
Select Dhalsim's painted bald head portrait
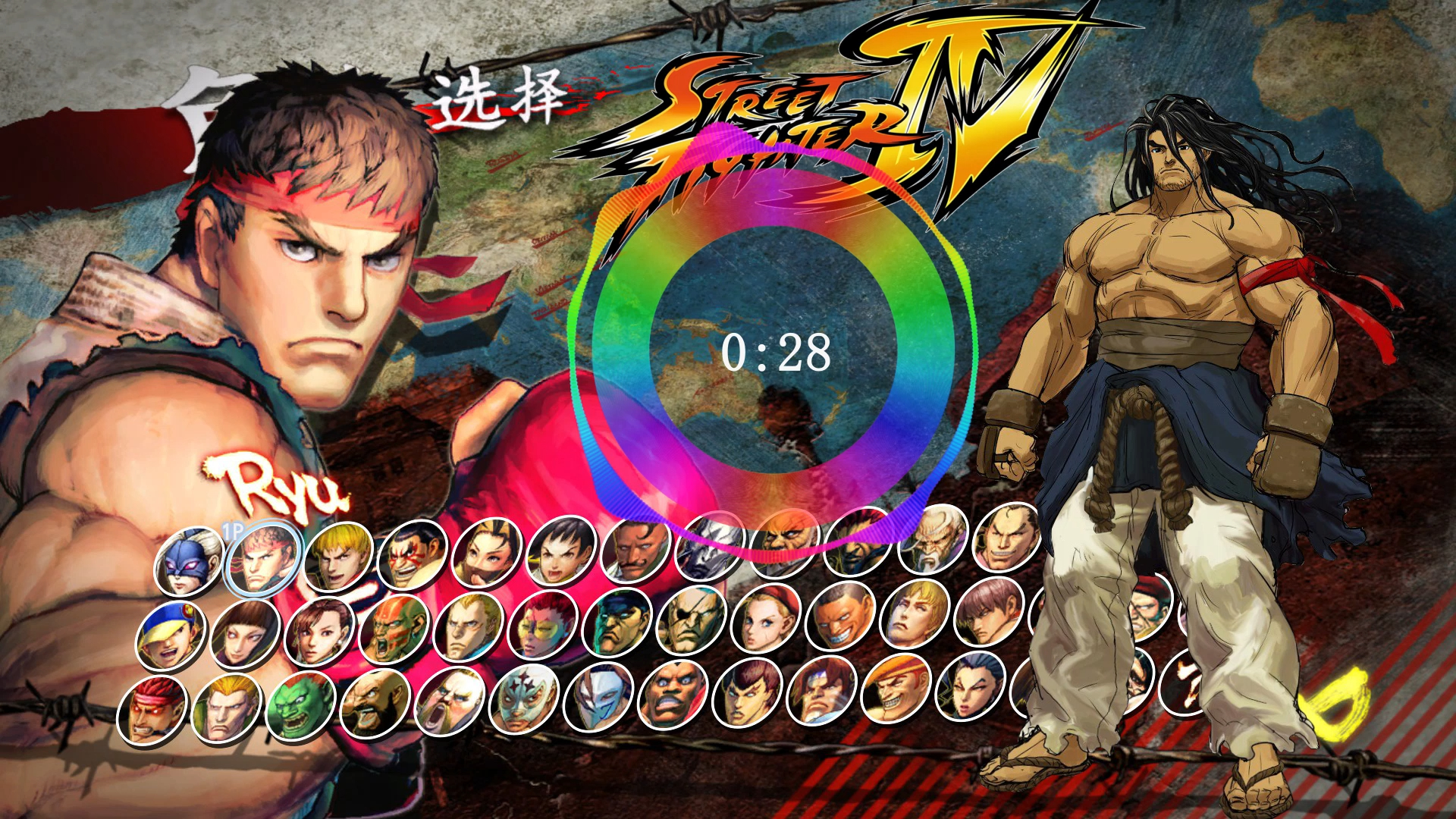pyautogui.click(x=393, y=629)
